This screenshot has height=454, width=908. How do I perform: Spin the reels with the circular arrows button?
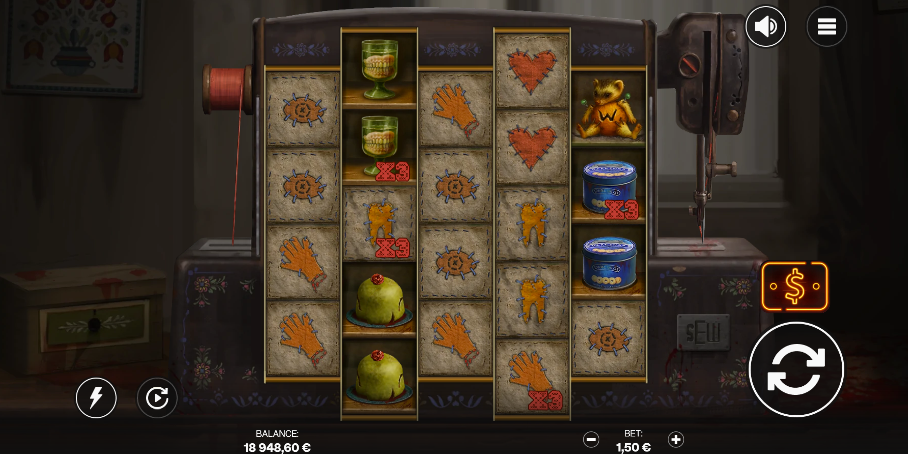click(x=796, y=369)
